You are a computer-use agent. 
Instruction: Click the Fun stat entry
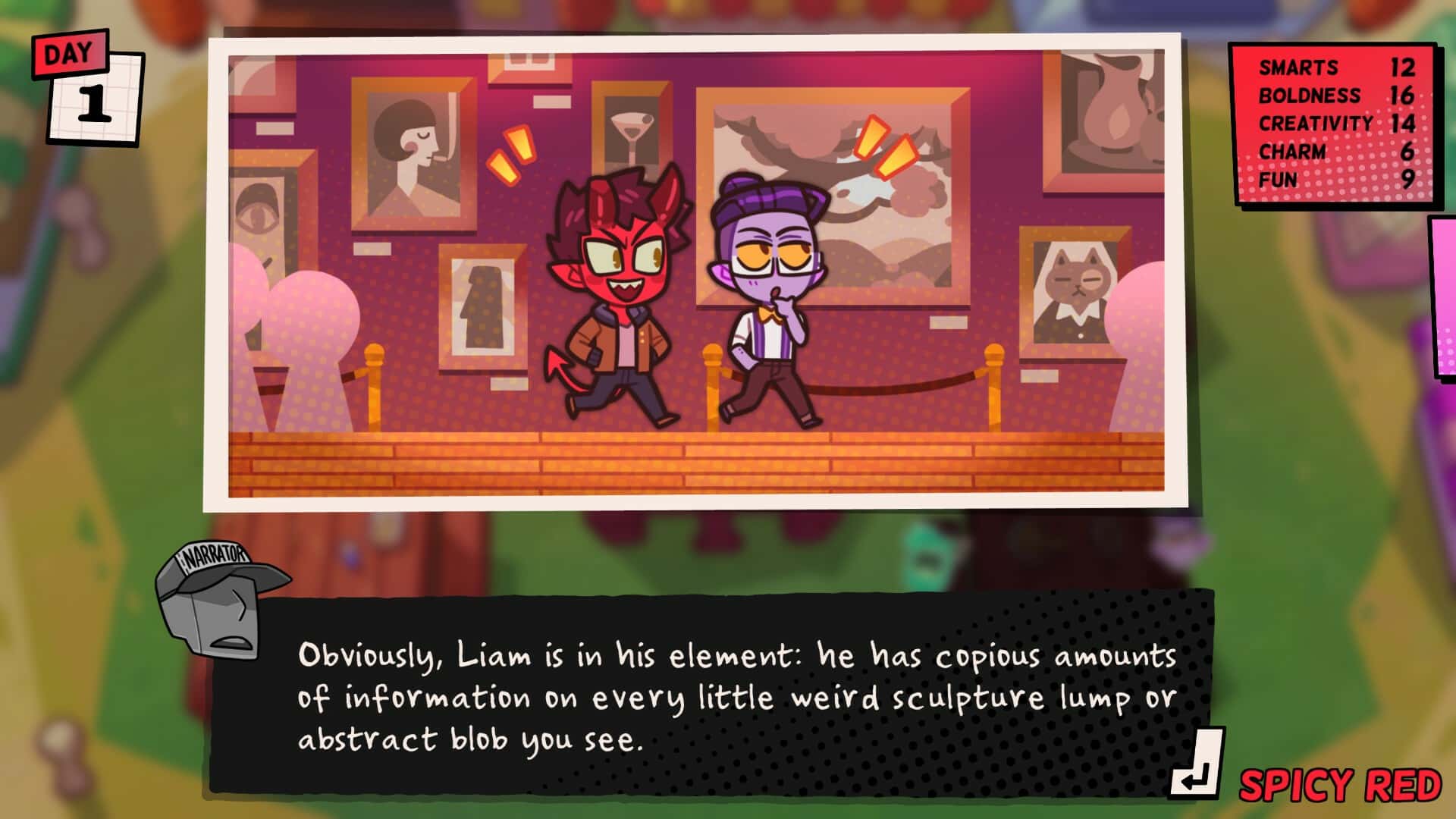[1327, 180]
